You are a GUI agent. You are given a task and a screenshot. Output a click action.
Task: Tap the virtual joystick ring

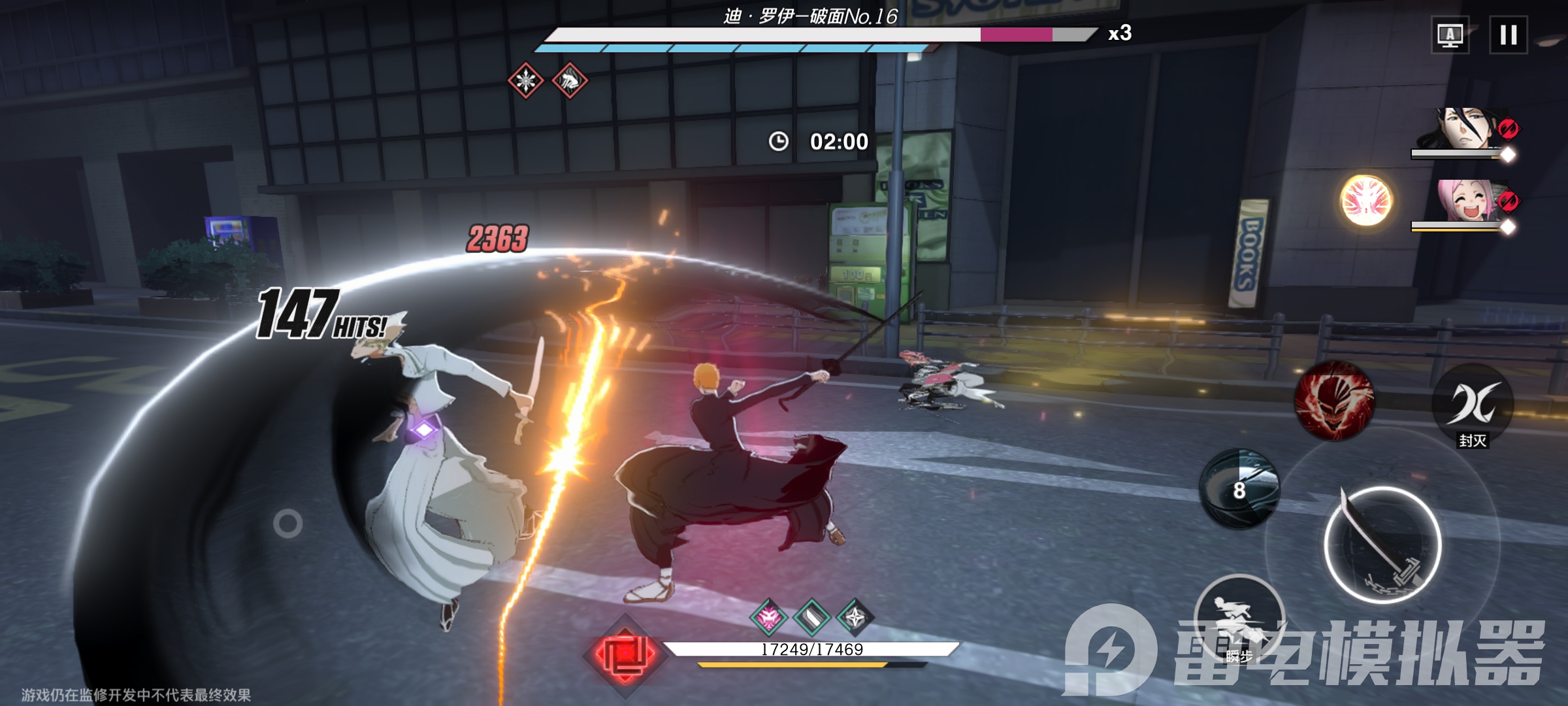287,524
